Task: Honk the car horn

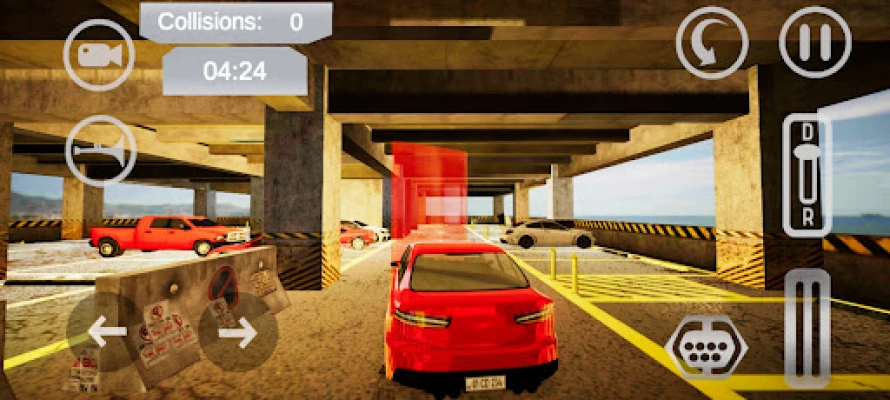Action: [99, 151]
